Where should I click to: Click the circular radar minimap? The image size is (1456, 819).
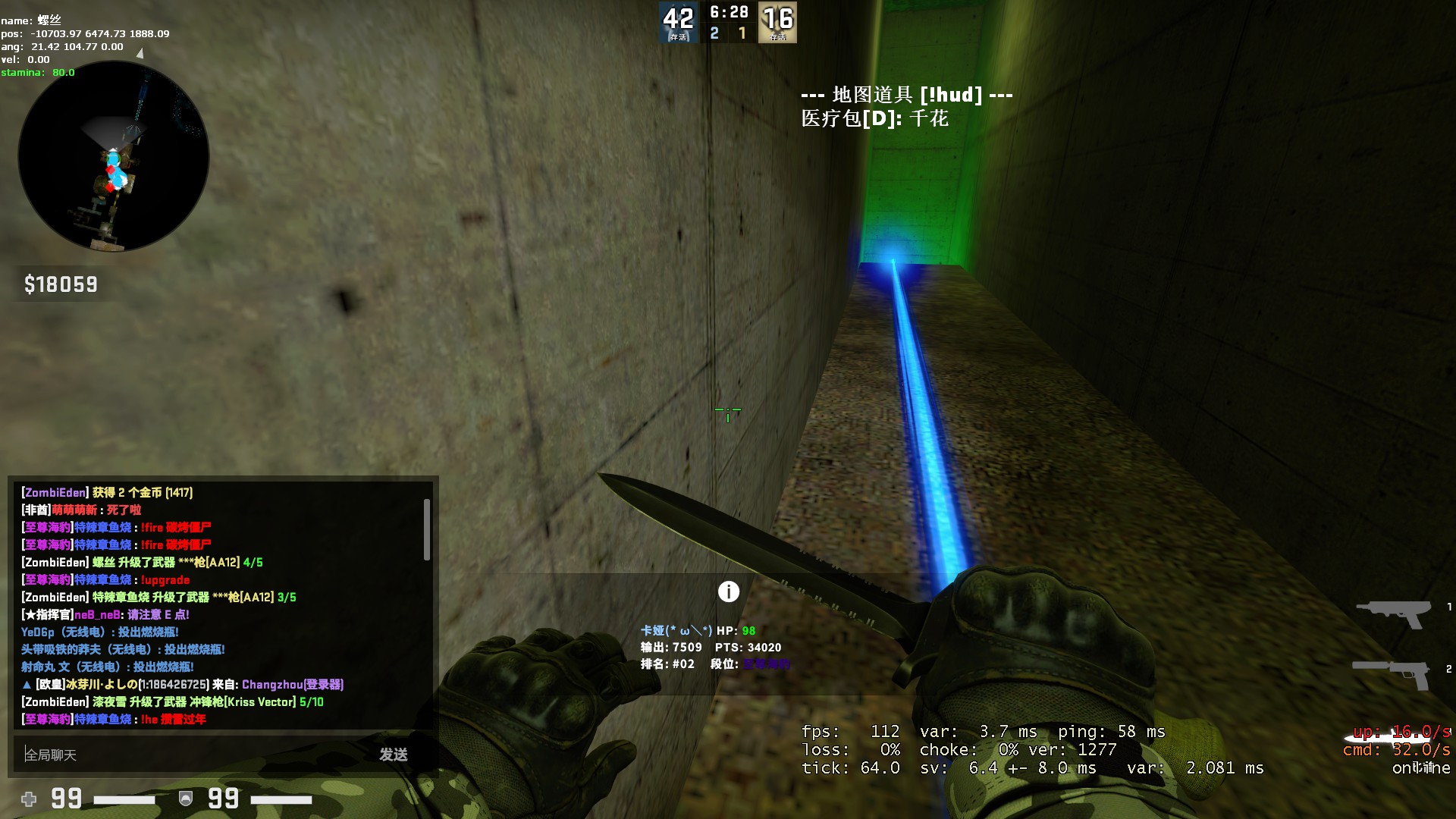[x=114, y=157]
